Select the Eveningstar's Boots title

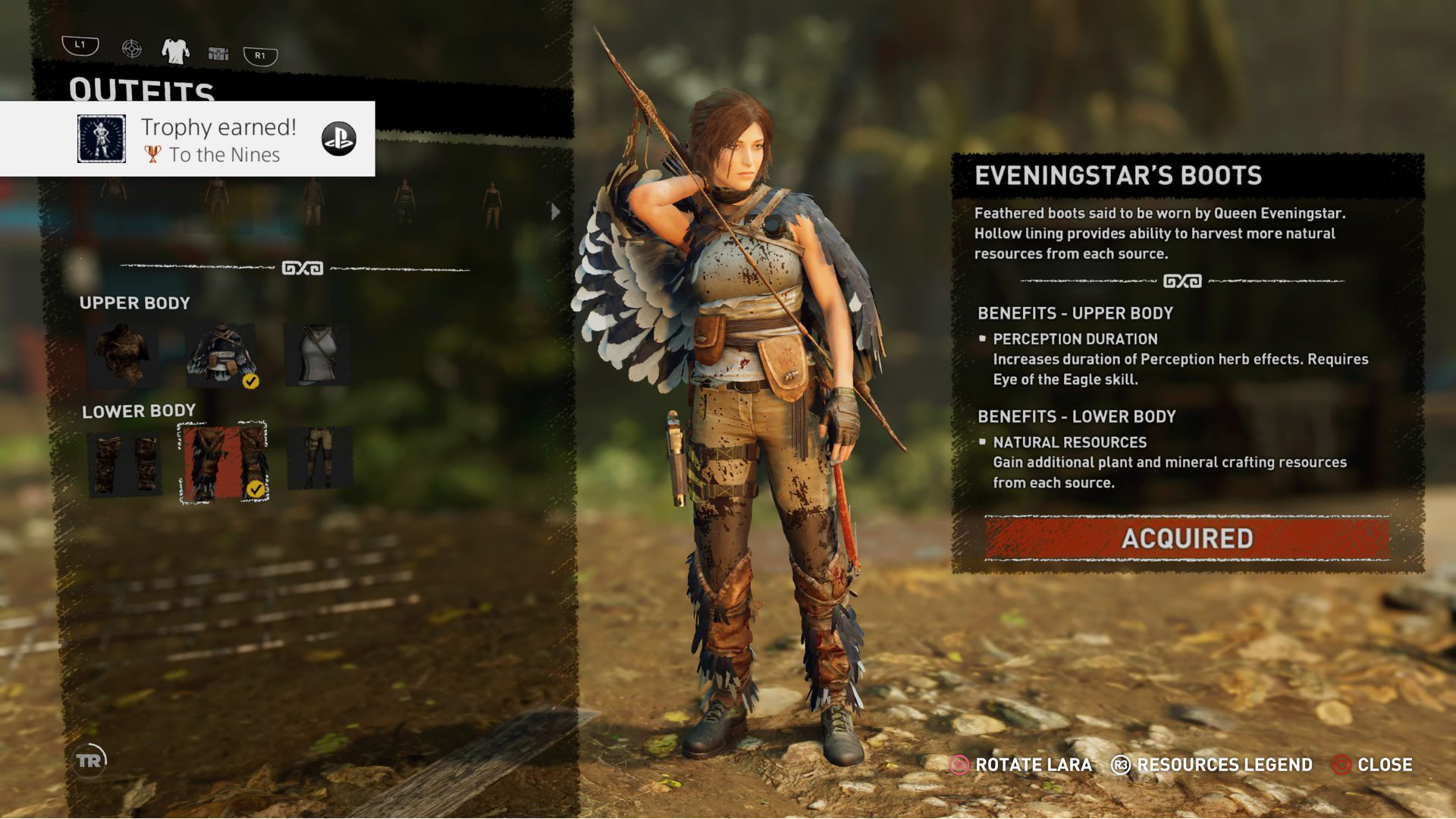tap(1119, 175)
